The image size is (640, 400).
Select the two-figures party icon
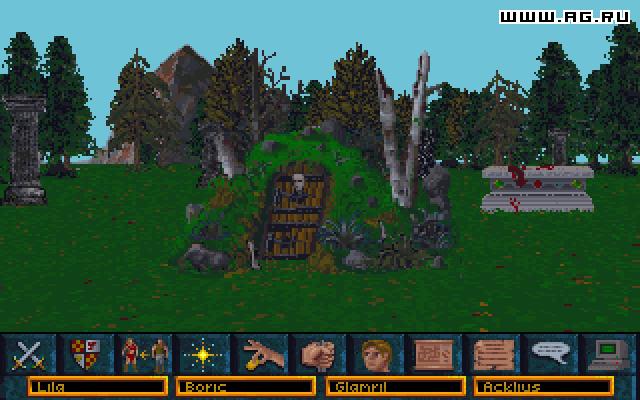[143, 354]
